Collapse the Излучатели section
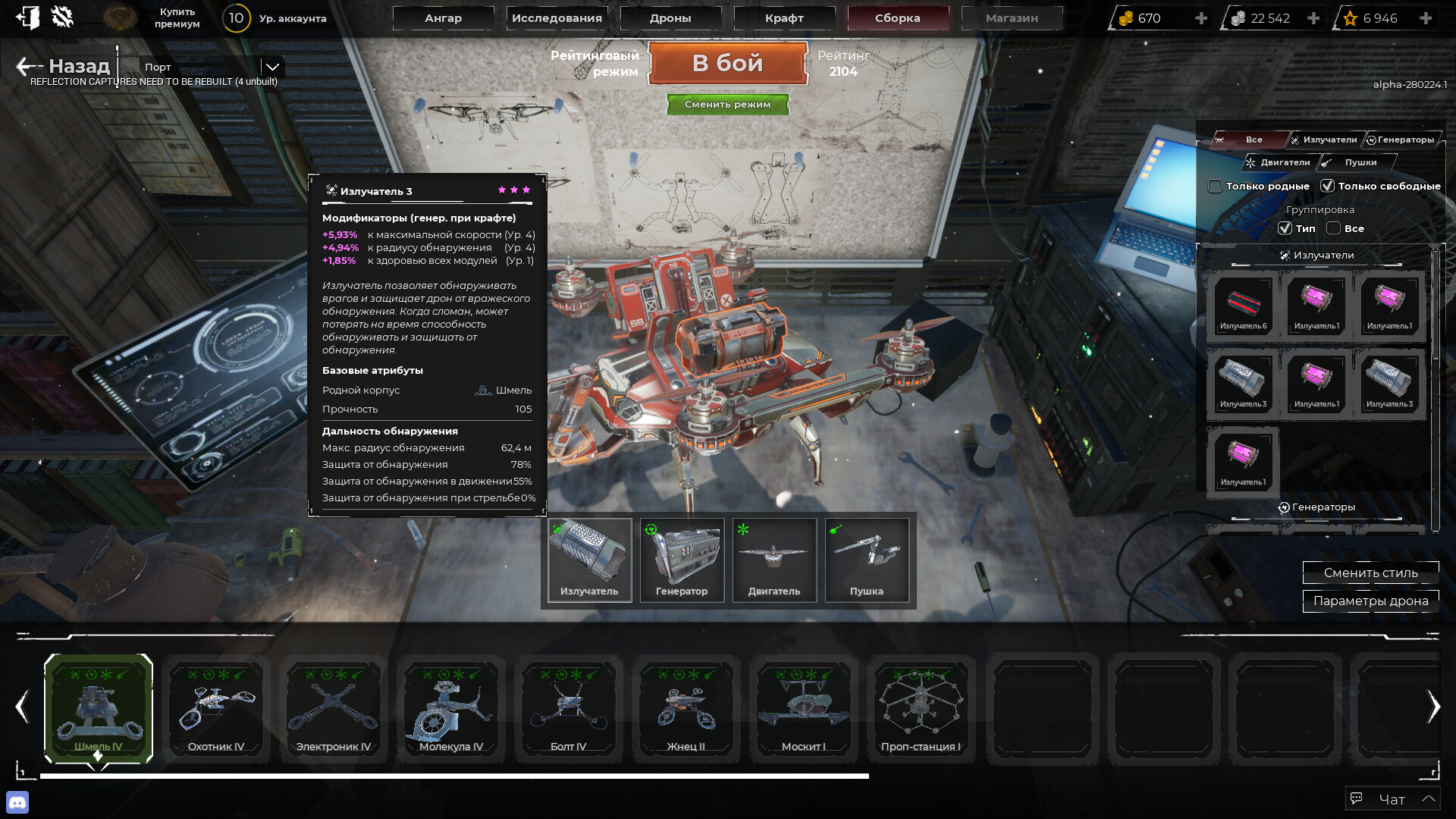 click(1316, 256)
